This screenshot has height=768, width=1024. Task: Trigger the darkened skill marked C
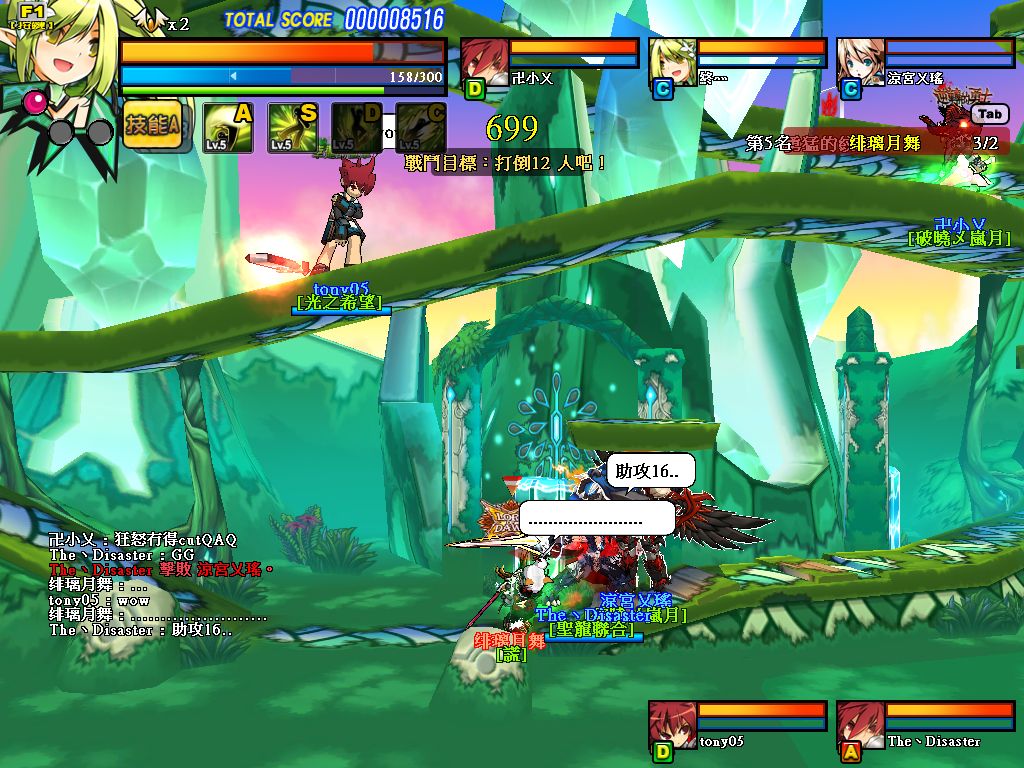pyautogui.click(x=421, y=128)
